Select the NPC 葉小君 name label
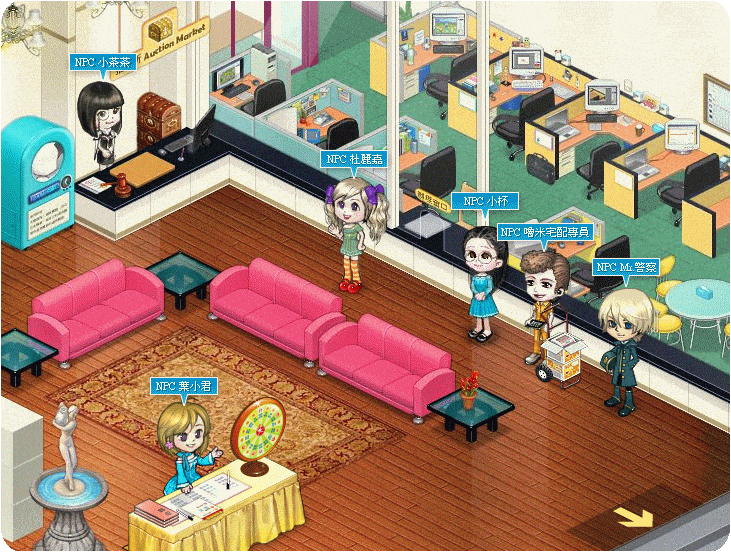The image size is (731, 552). click(x=185, y=385)
